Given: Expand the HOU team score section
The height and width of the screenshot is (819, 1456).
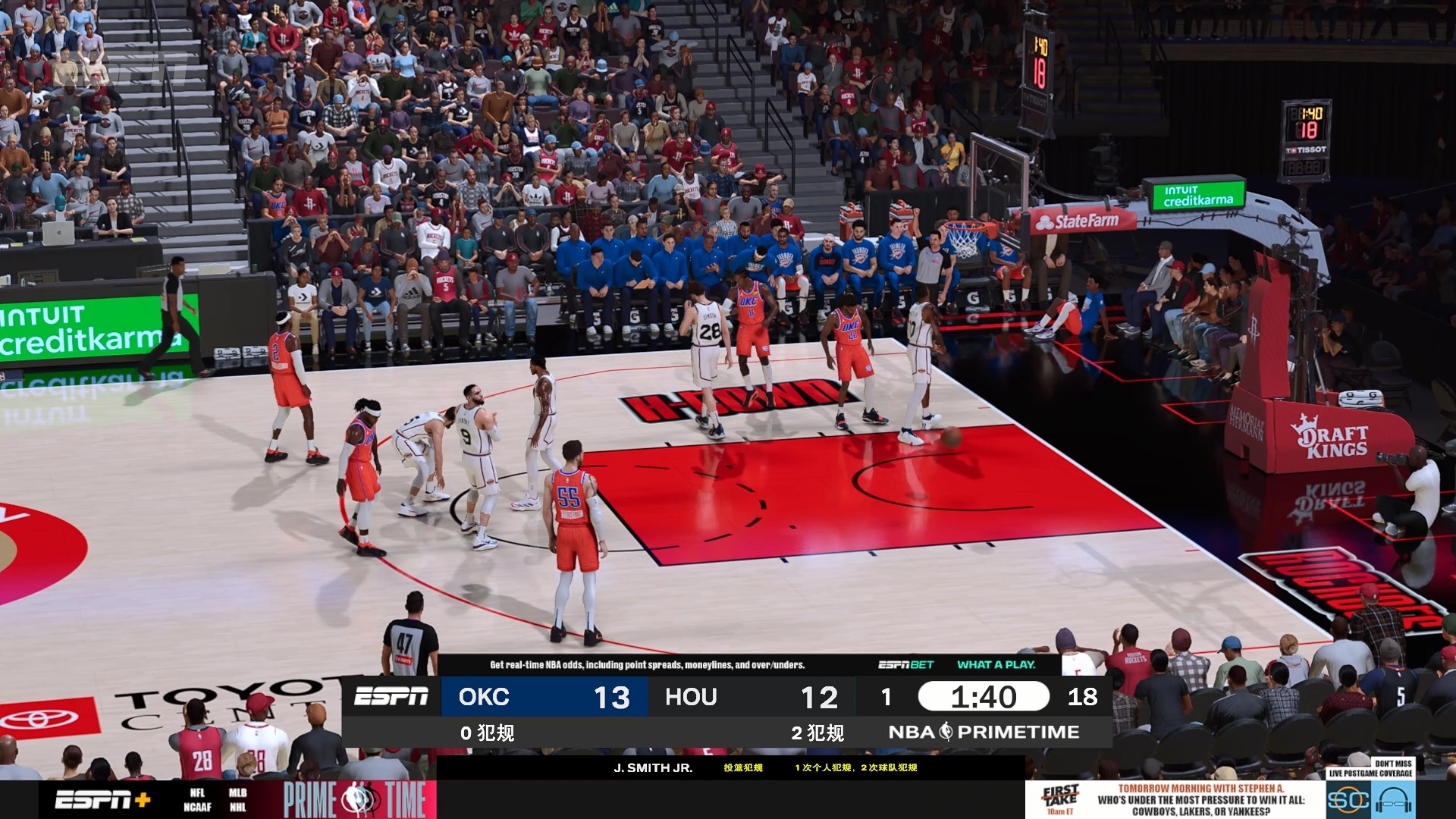Looking at the screenshot, I should coord(751,697).
